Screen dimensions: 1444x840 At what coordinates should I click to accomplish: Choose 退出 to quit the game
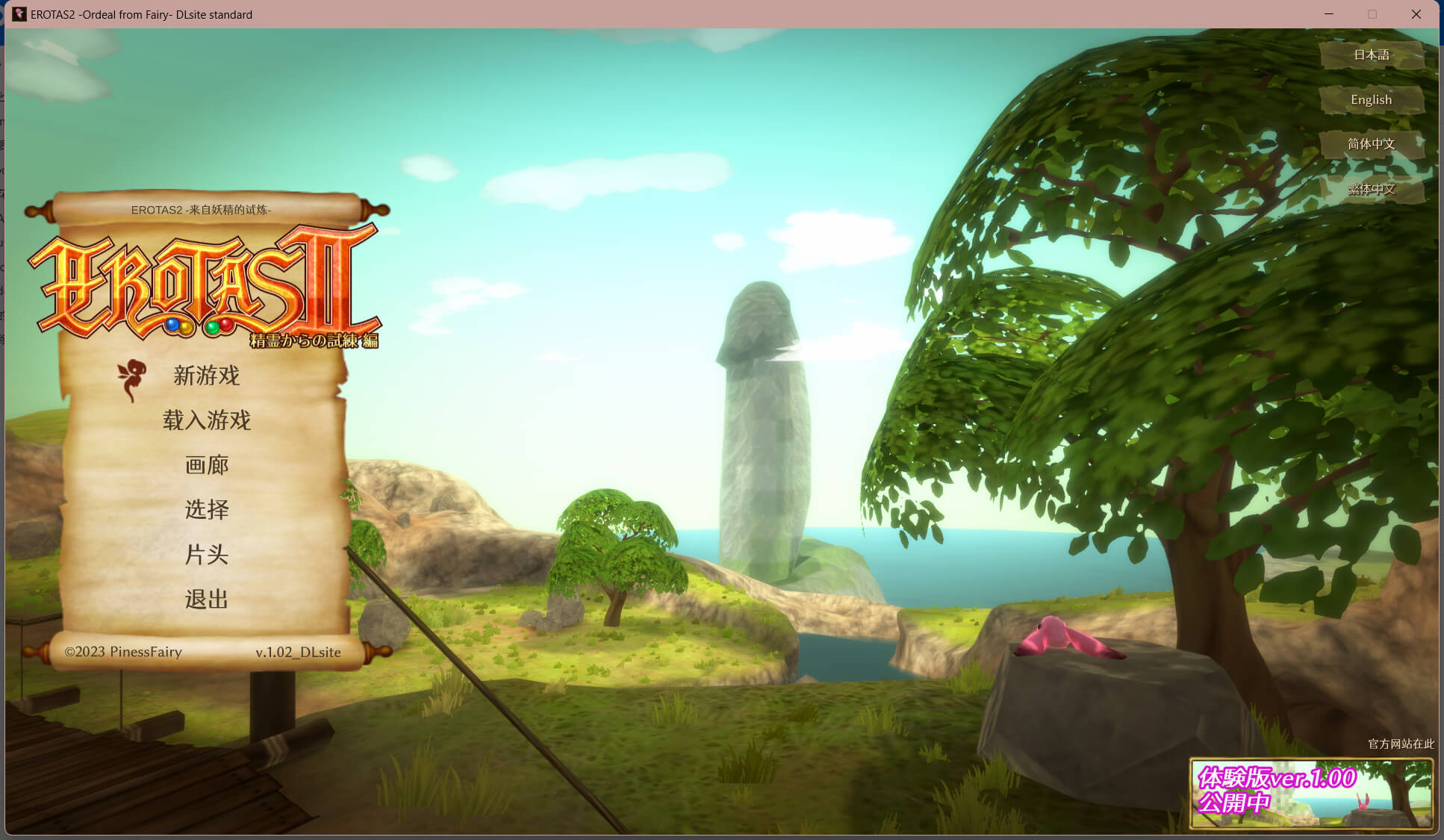pyautogui.click(x=206, y=600)
